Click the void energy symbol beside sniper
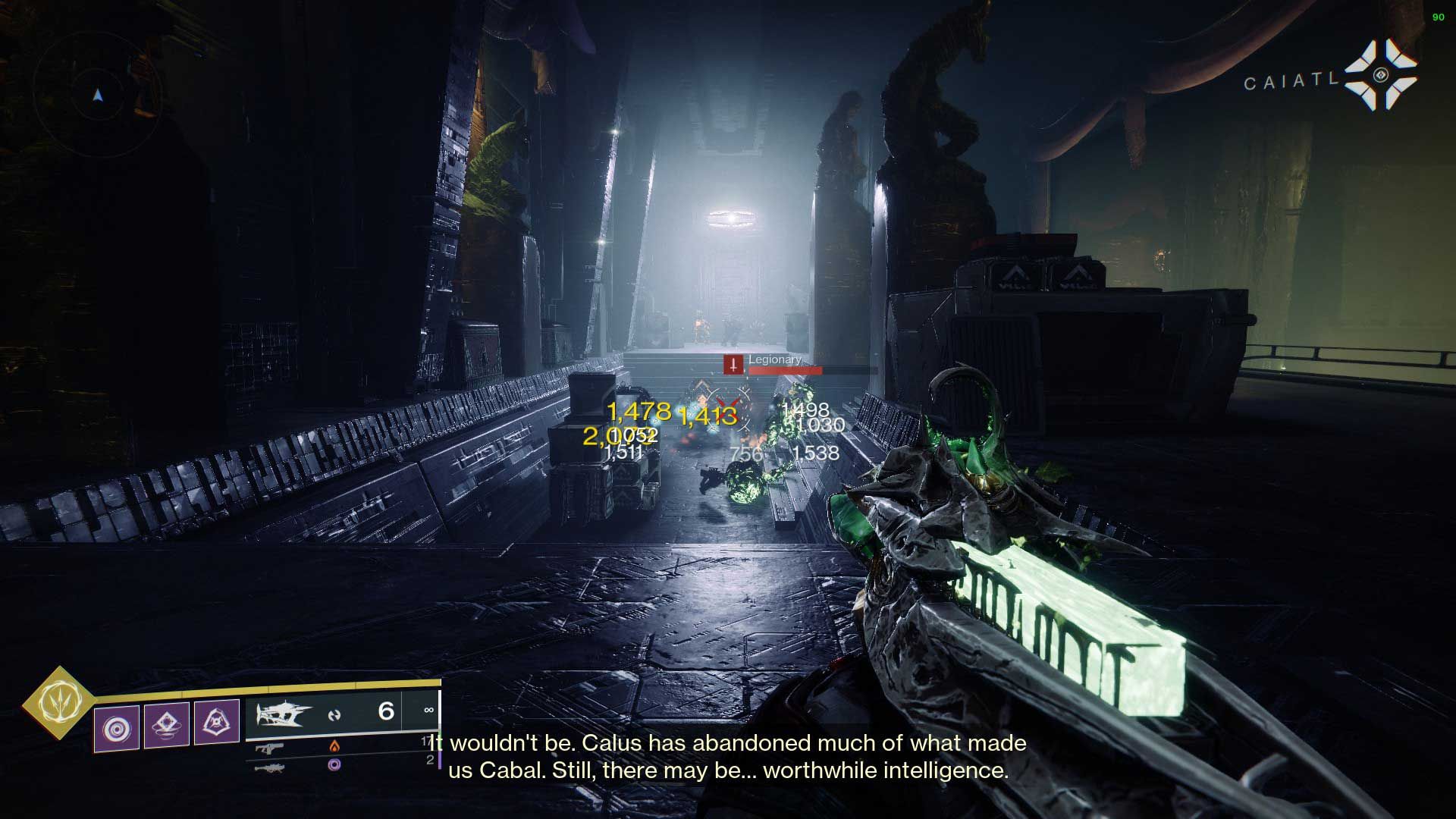This screenshot has height=819, width=1456. [335, 766]
